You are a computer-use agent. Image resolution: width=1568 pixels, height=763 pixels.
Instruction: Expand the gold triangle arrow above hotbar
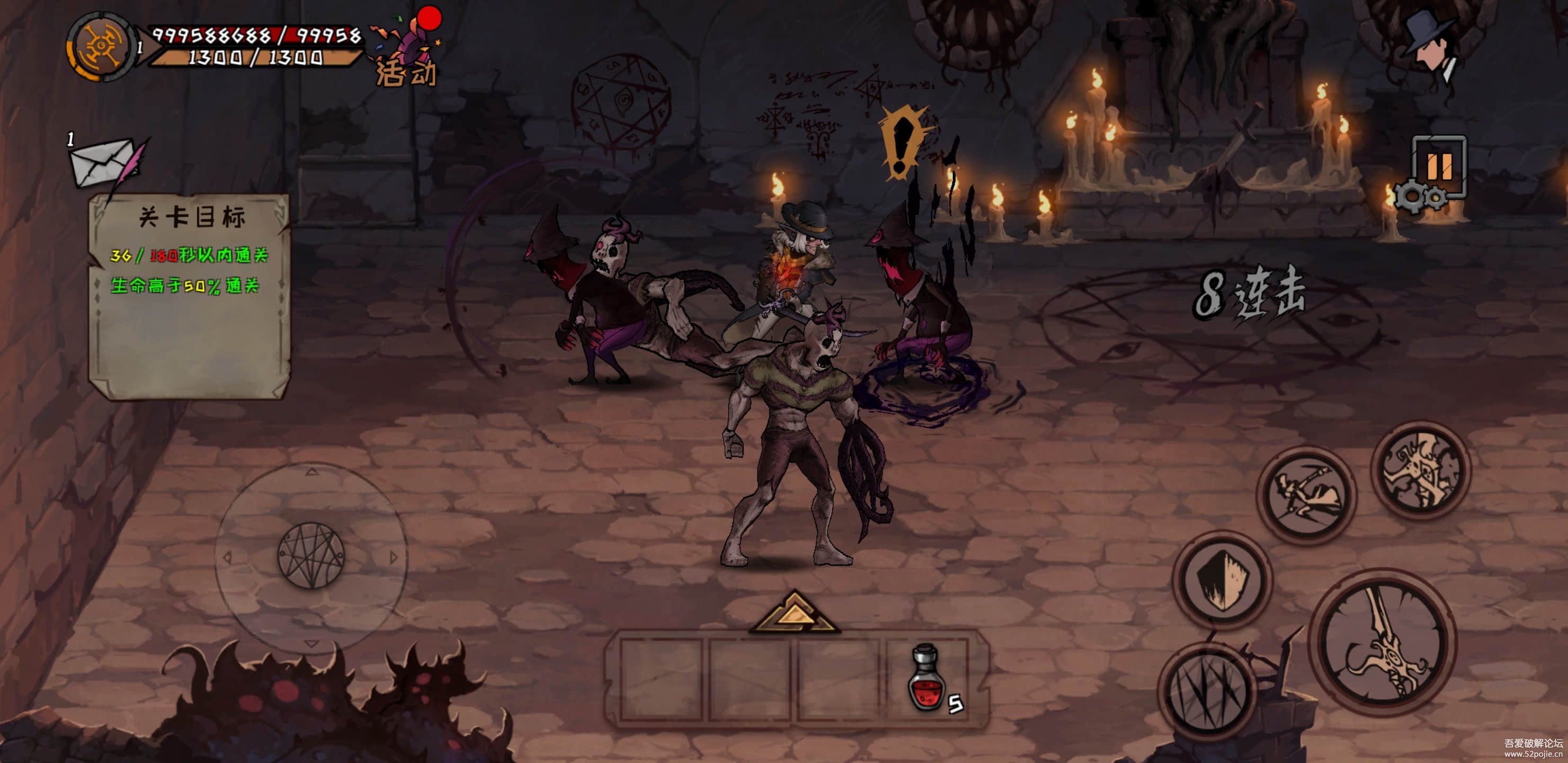tap(795, 613)
